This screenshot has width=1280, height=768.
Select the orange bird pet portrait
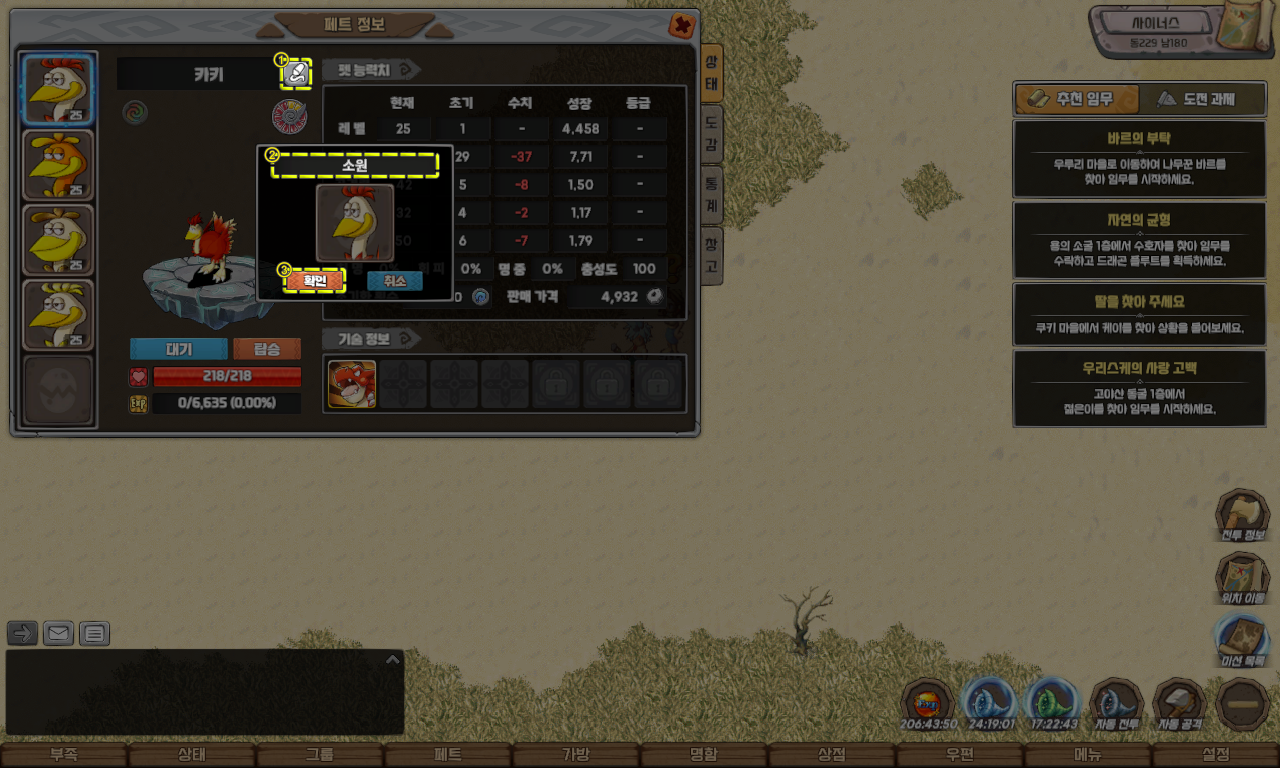click(x=58, y=165)
